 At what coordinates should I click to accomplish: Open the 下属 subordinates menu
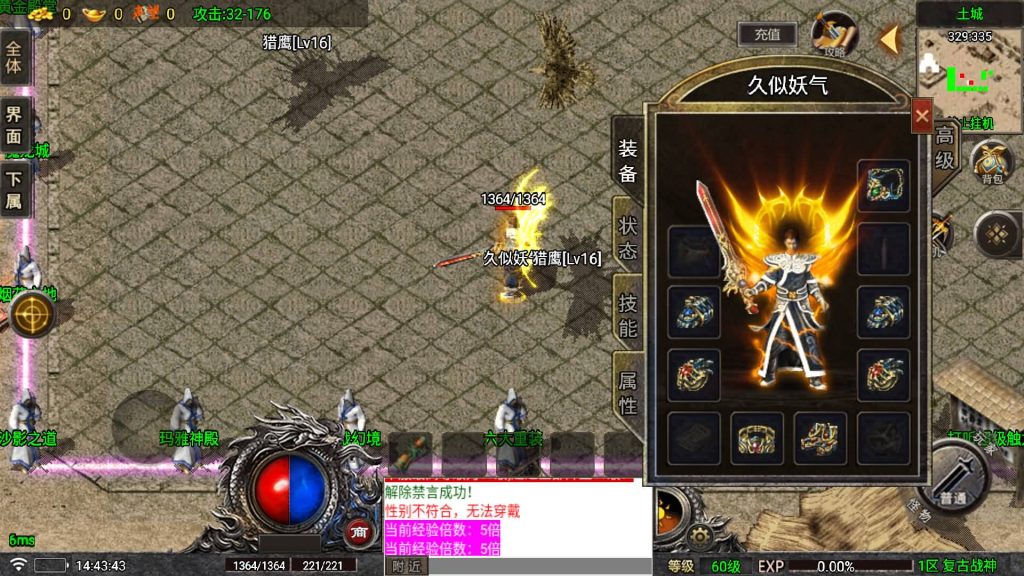(14, 192)
